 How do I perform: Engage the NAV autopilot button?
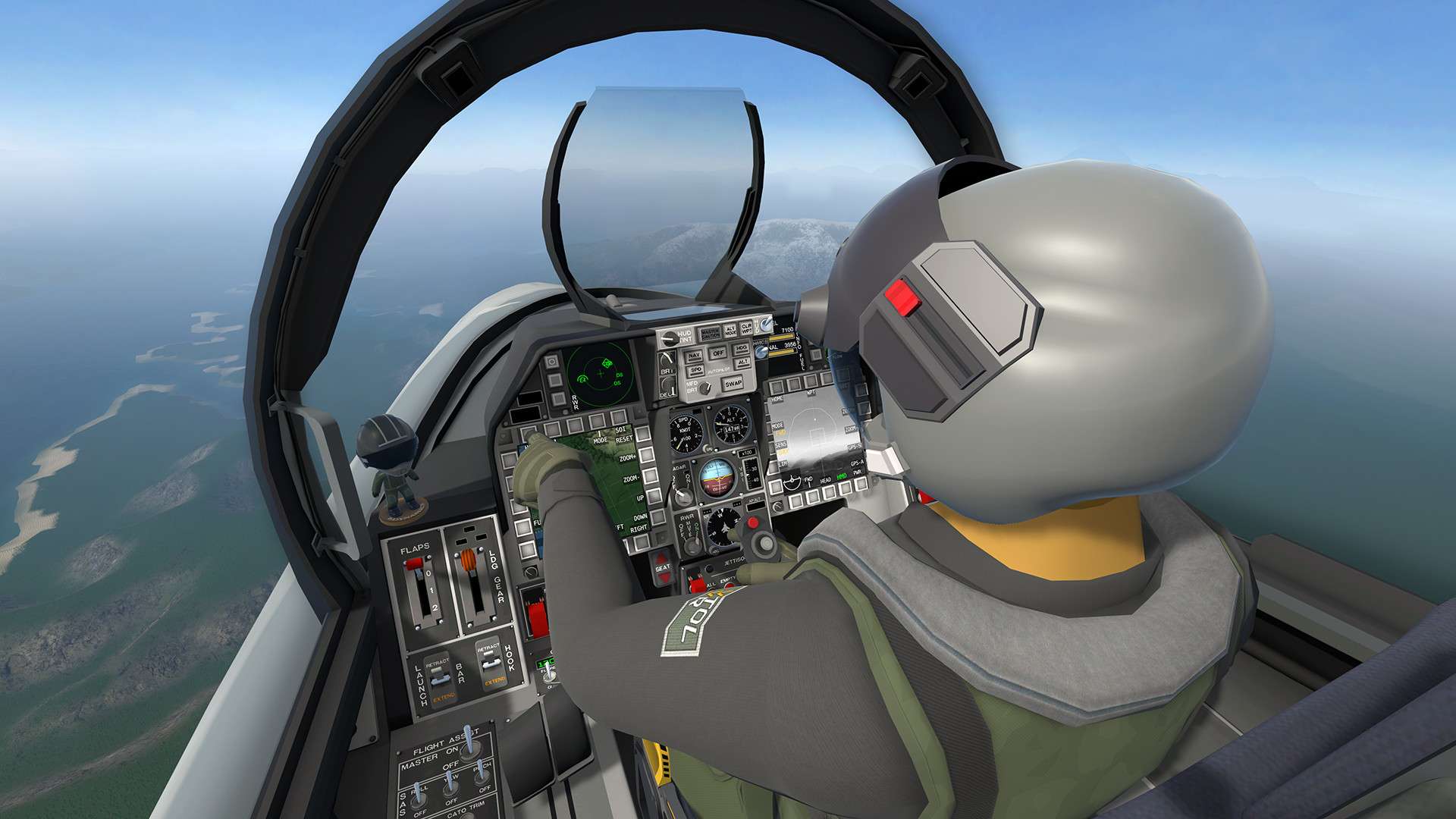(693, 356)
